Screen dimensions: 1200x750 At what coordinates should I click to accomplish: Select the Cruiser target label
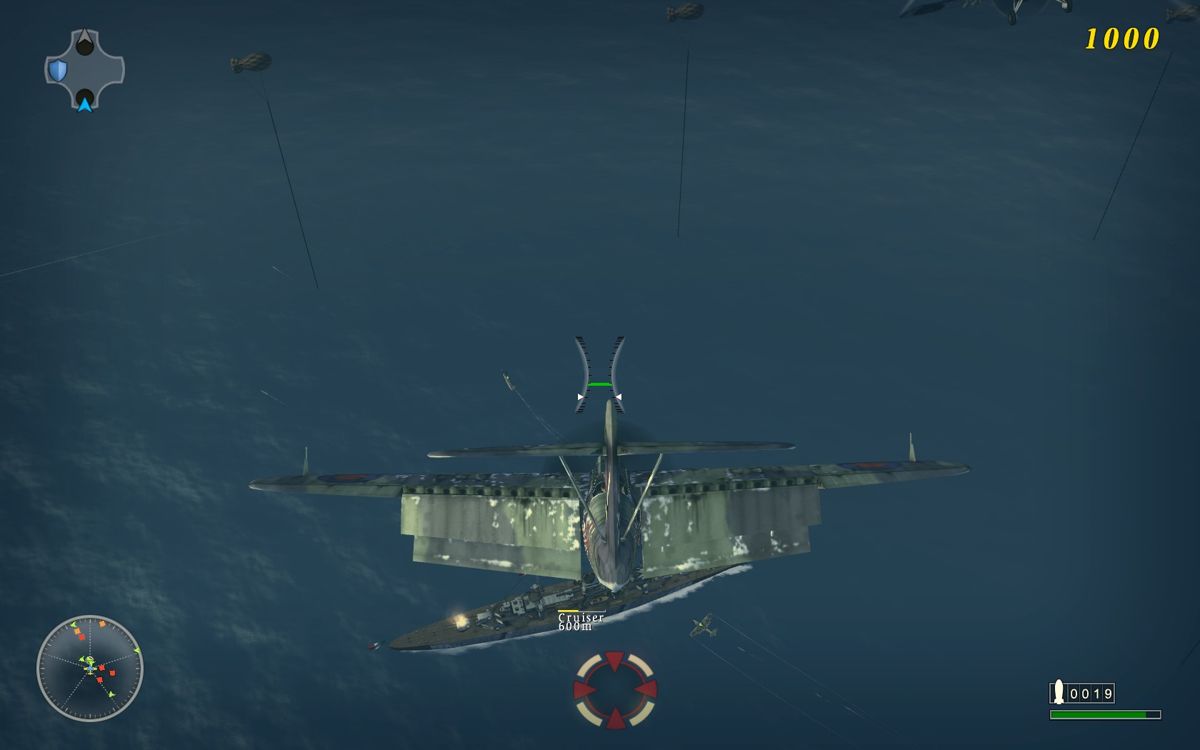point(581,618)
